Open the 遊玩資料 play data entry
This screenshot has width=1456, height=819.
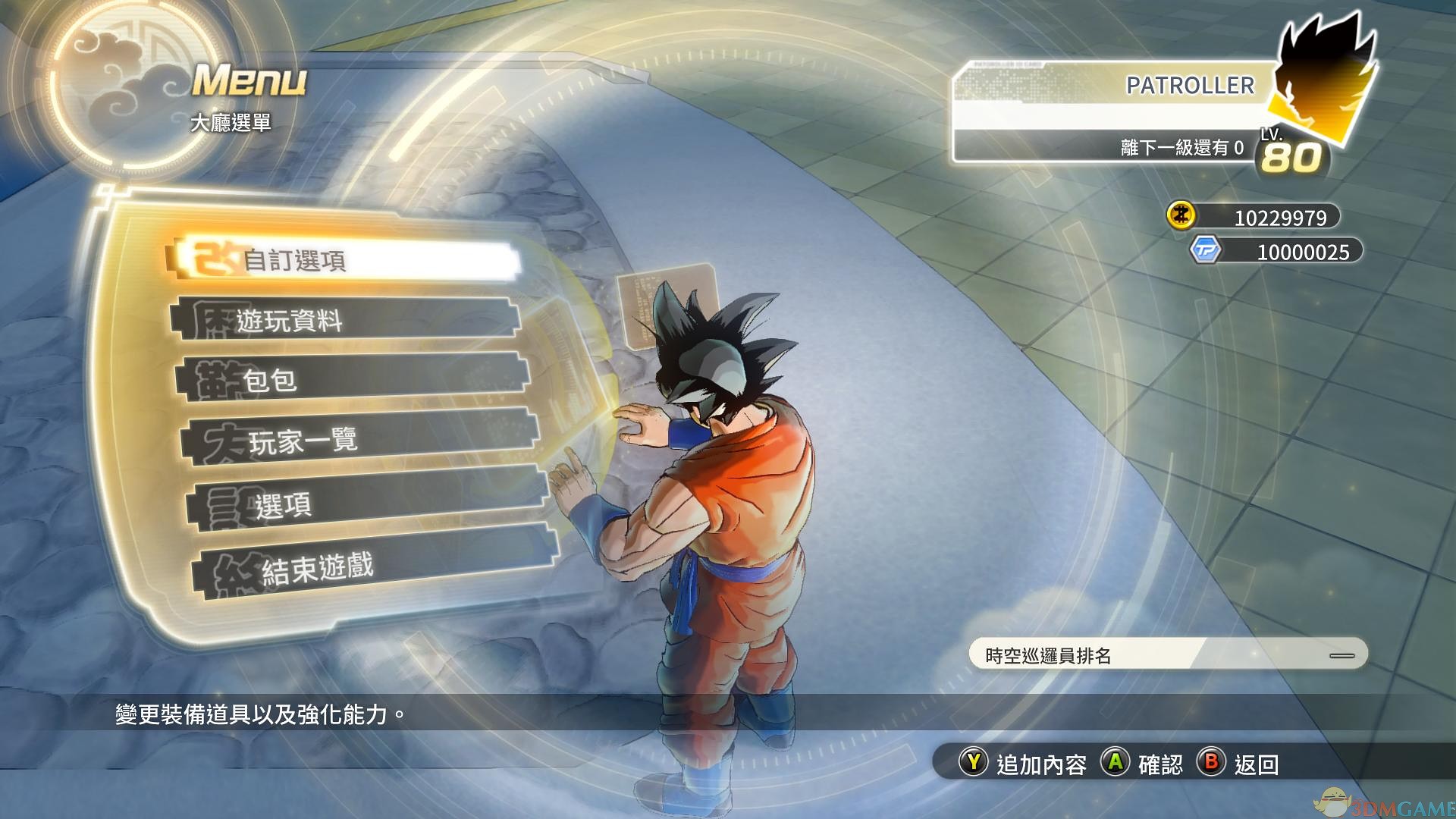(x=345, y=319)
